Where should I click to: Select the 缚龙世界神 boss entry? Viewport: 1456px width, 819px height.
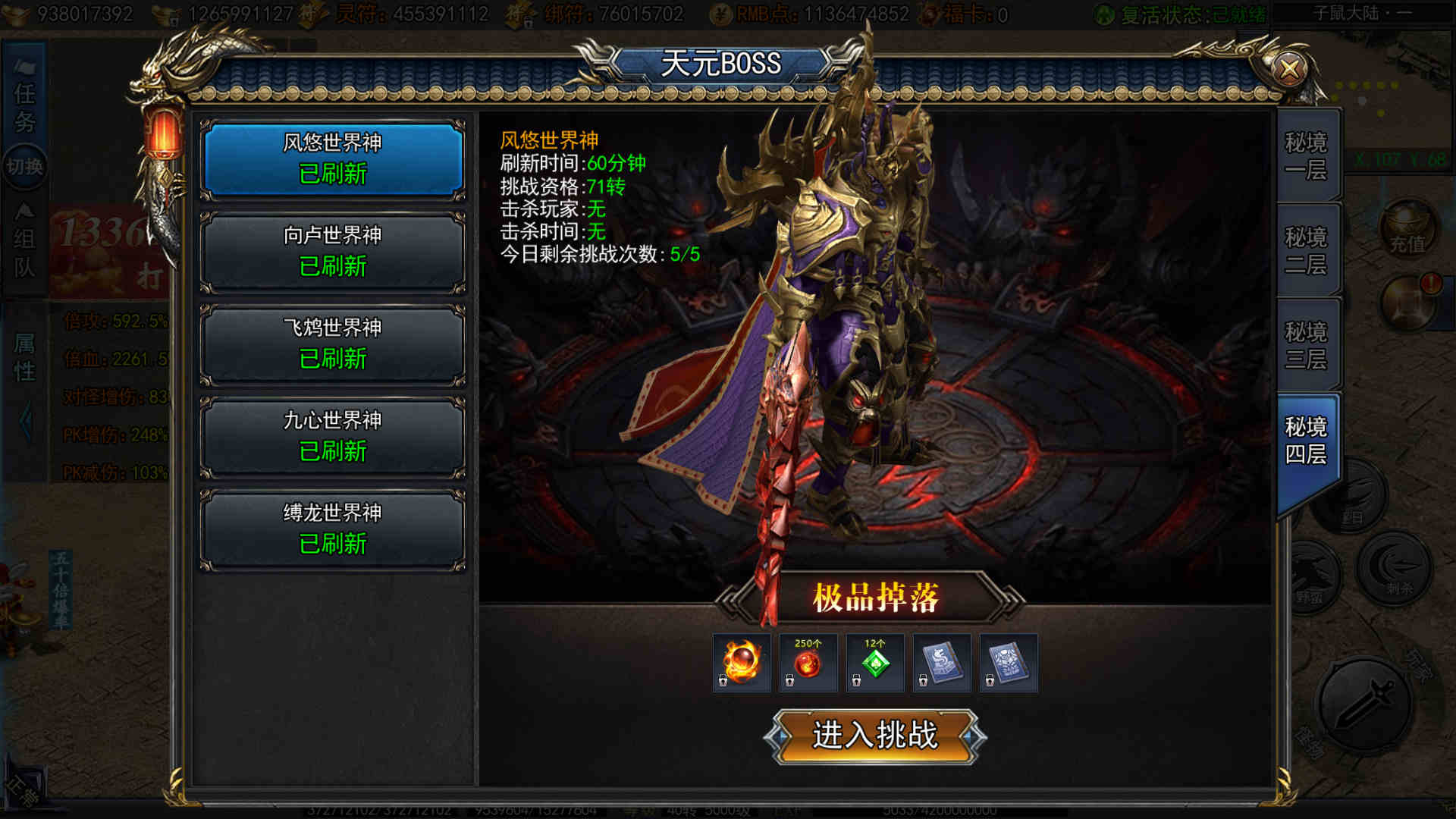(332, 529)
